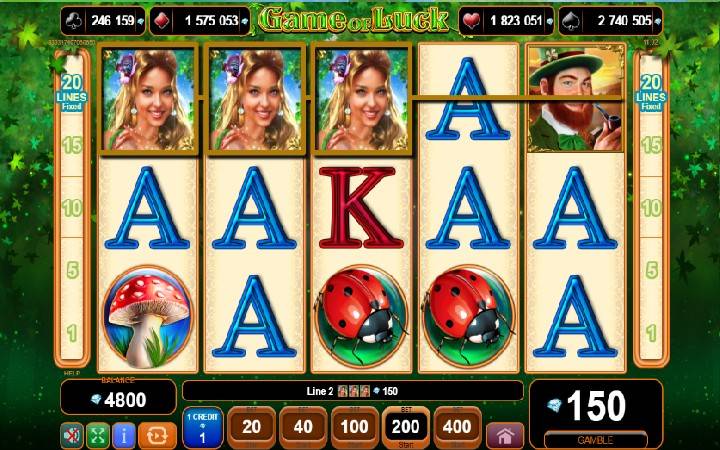Select the 100 bet amount

tap(354, 427)
